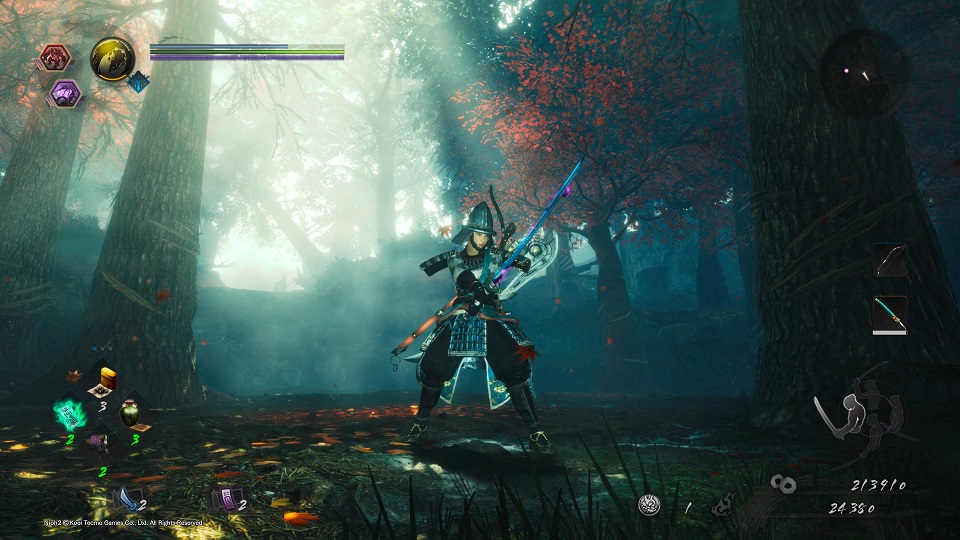This screenshot has height=540, width=960.
Task: Select the blue blade scroll item
Action: 127,497
